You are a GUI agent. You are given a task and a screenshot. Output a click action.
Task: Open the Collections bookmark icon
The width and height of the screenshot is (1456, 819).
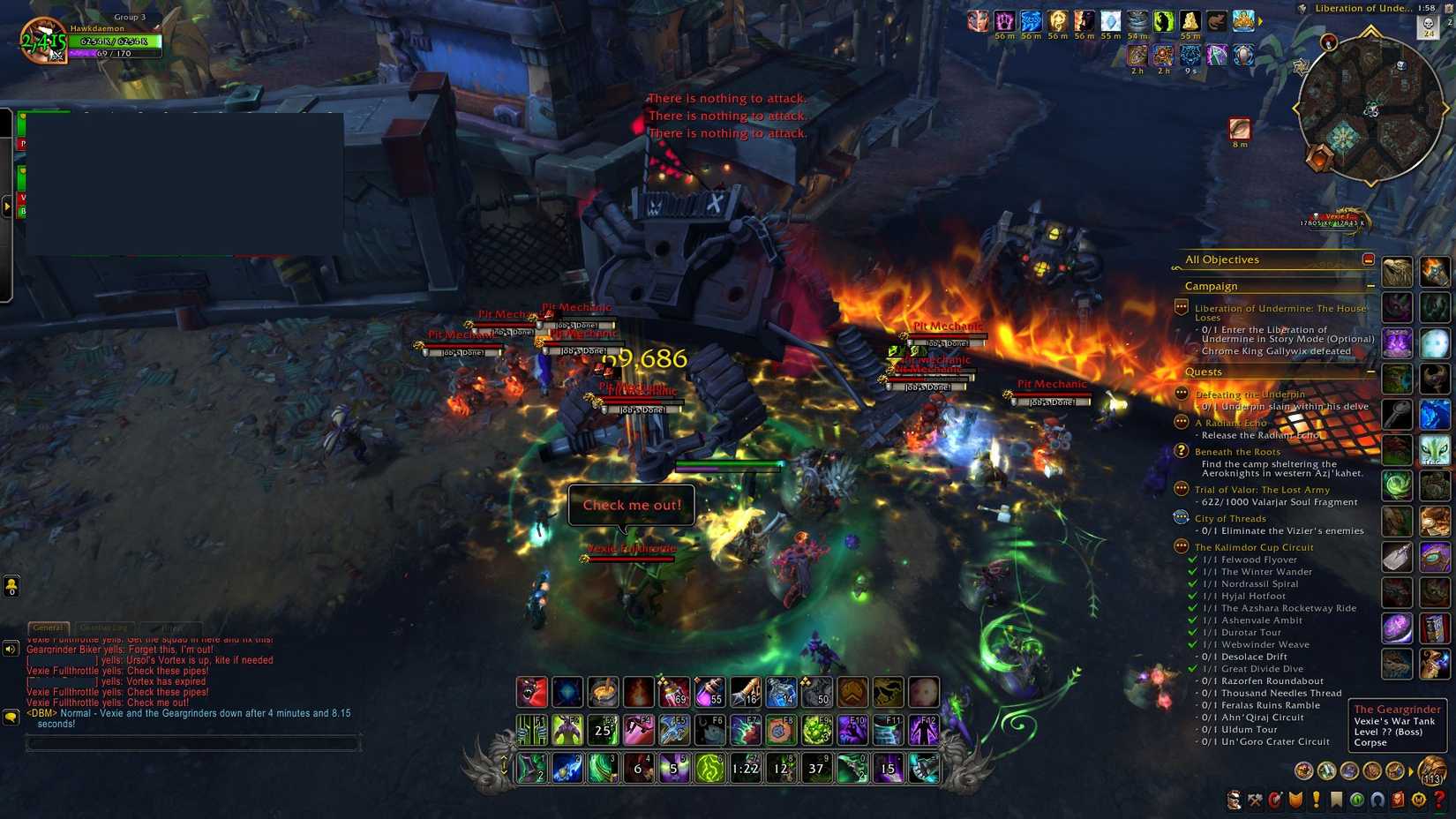point(1337,801)
